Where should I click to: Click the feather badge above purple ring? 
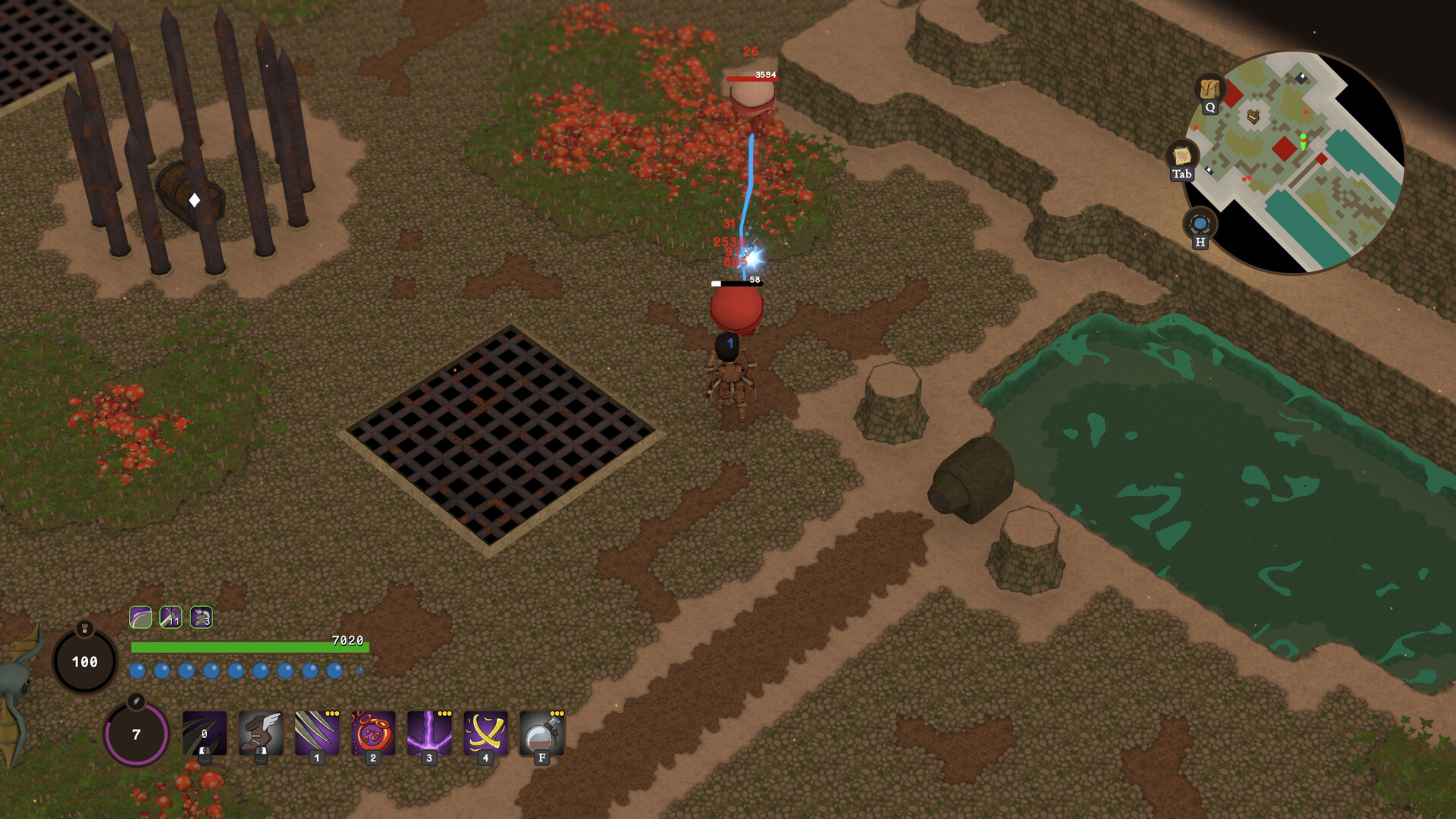(x=136, y=701)
